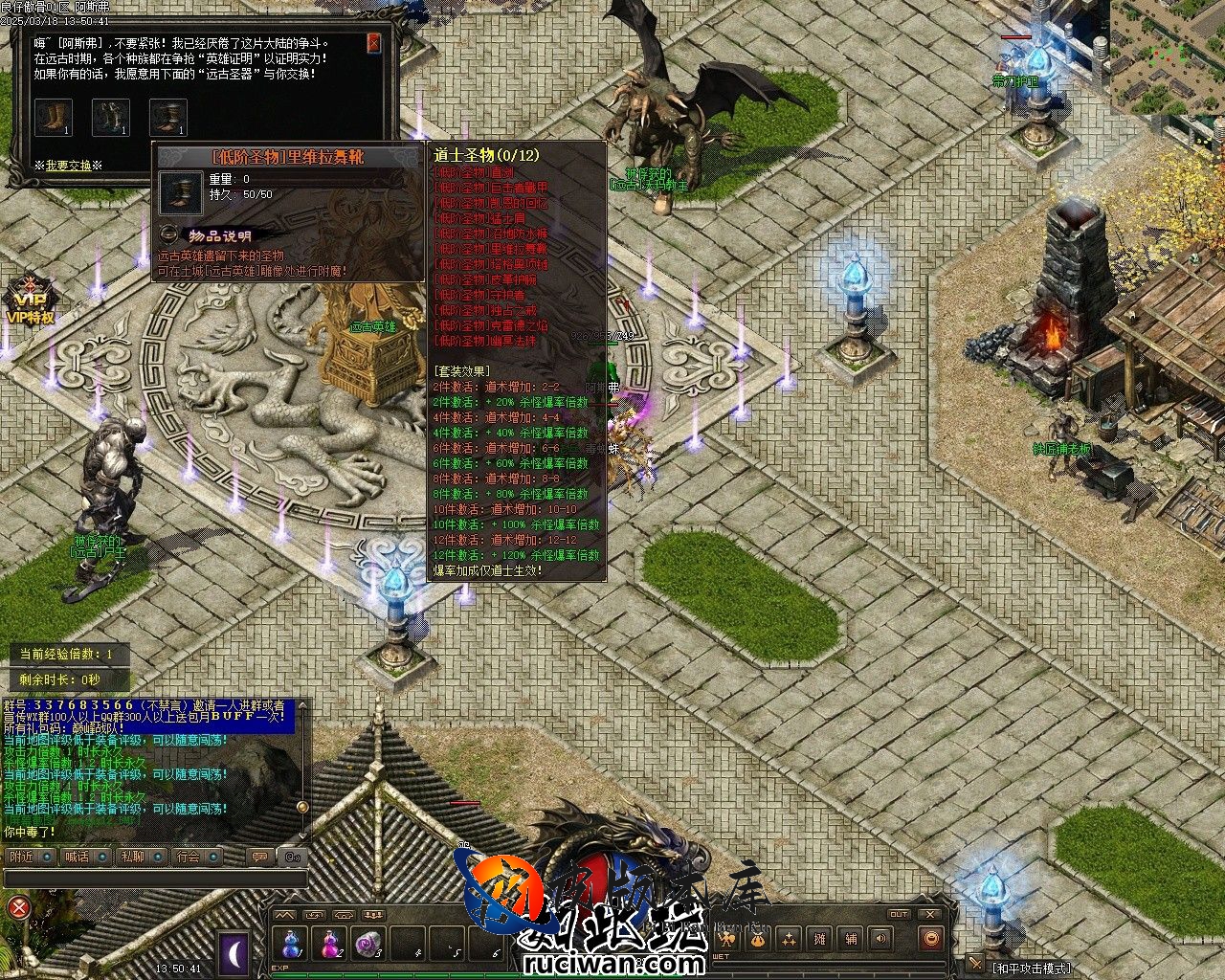Focus the chat input box
Image resolution: width=1225 pixels, height=980 pixels.
(153, 879)
